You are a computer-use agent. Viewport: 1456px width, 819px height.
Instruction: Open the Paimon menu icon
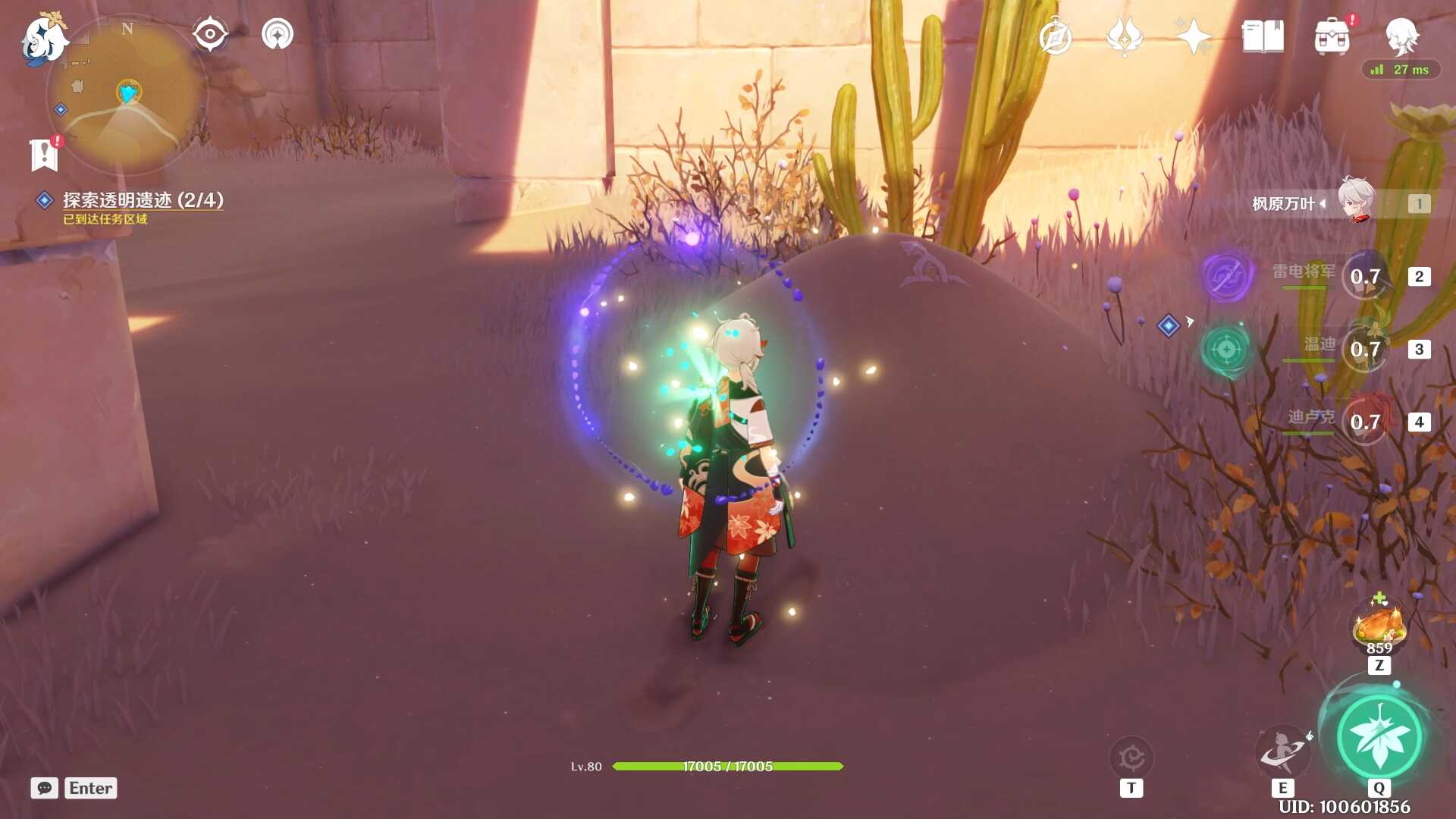coord(42,38)
